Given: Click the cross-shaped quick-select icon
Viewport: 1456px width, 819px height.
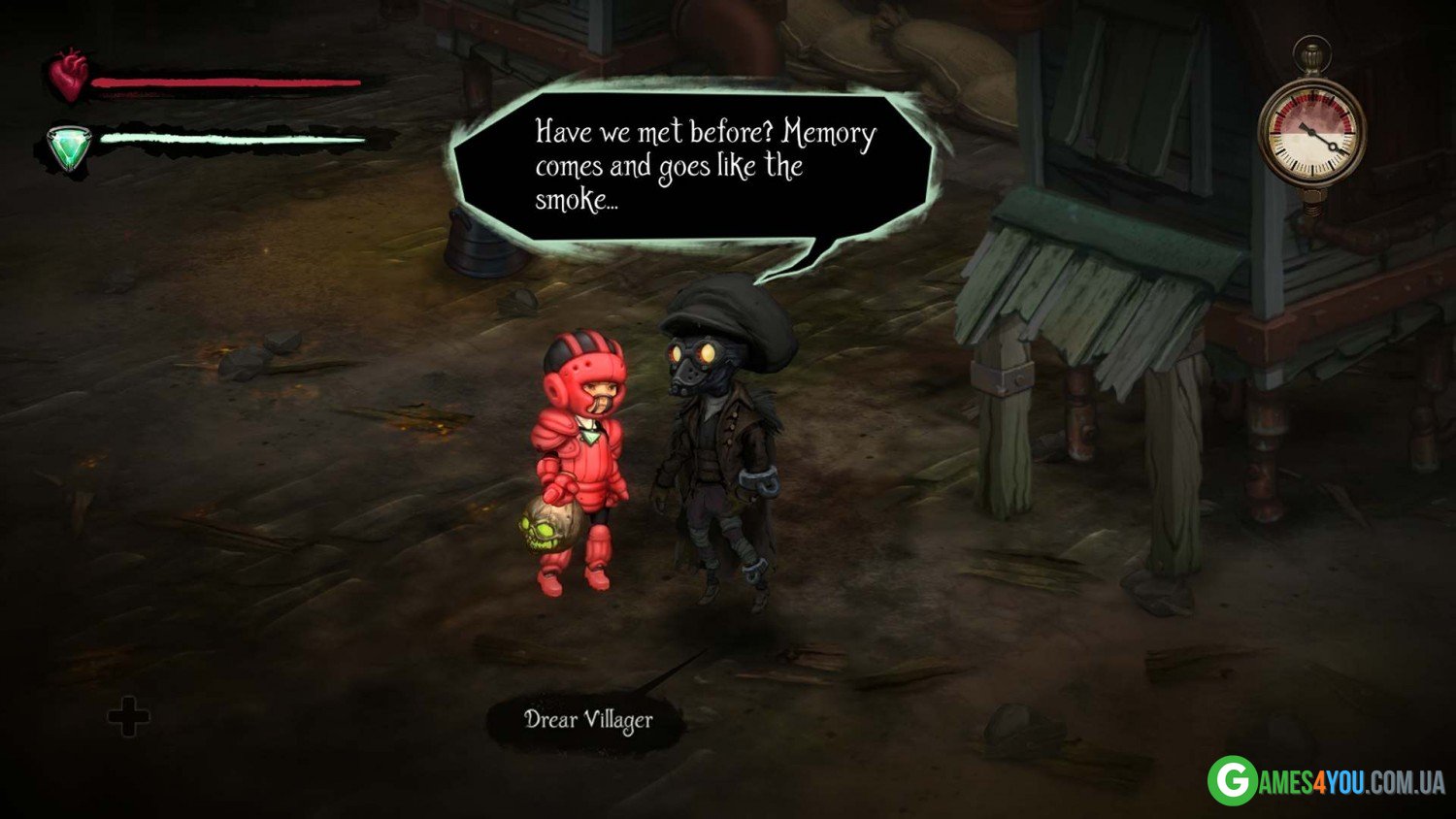Looking at the screenshot, I should click(x=128, y=718).
